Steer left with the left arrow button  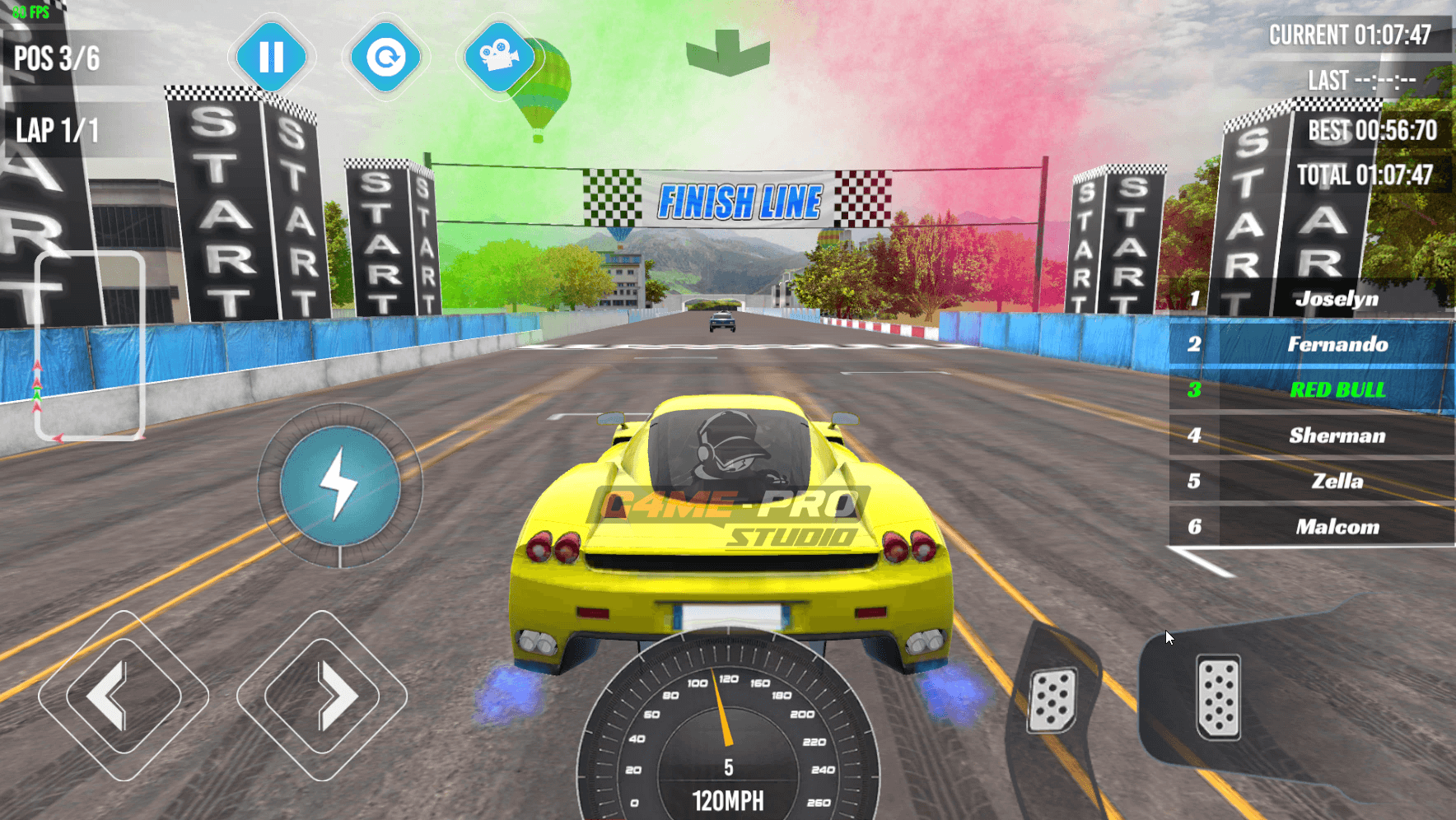[124, 696]
